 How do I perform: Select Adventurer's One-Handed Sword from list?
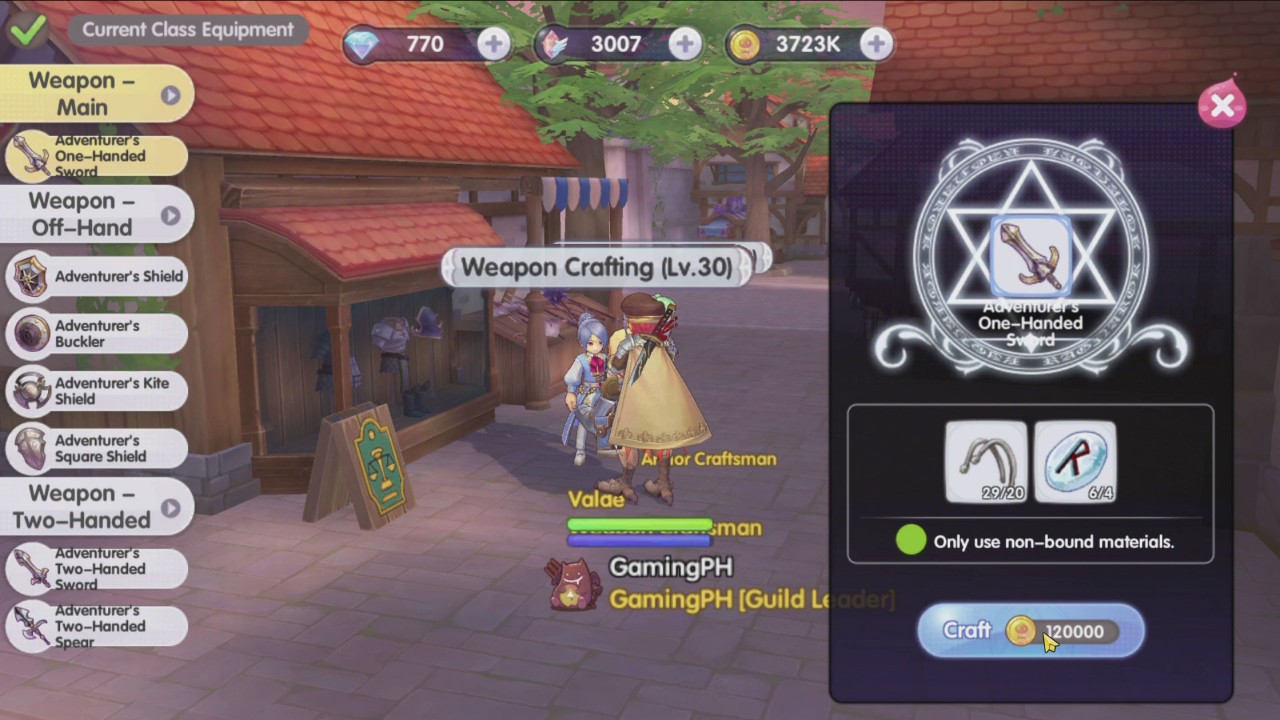coord(97,156)
